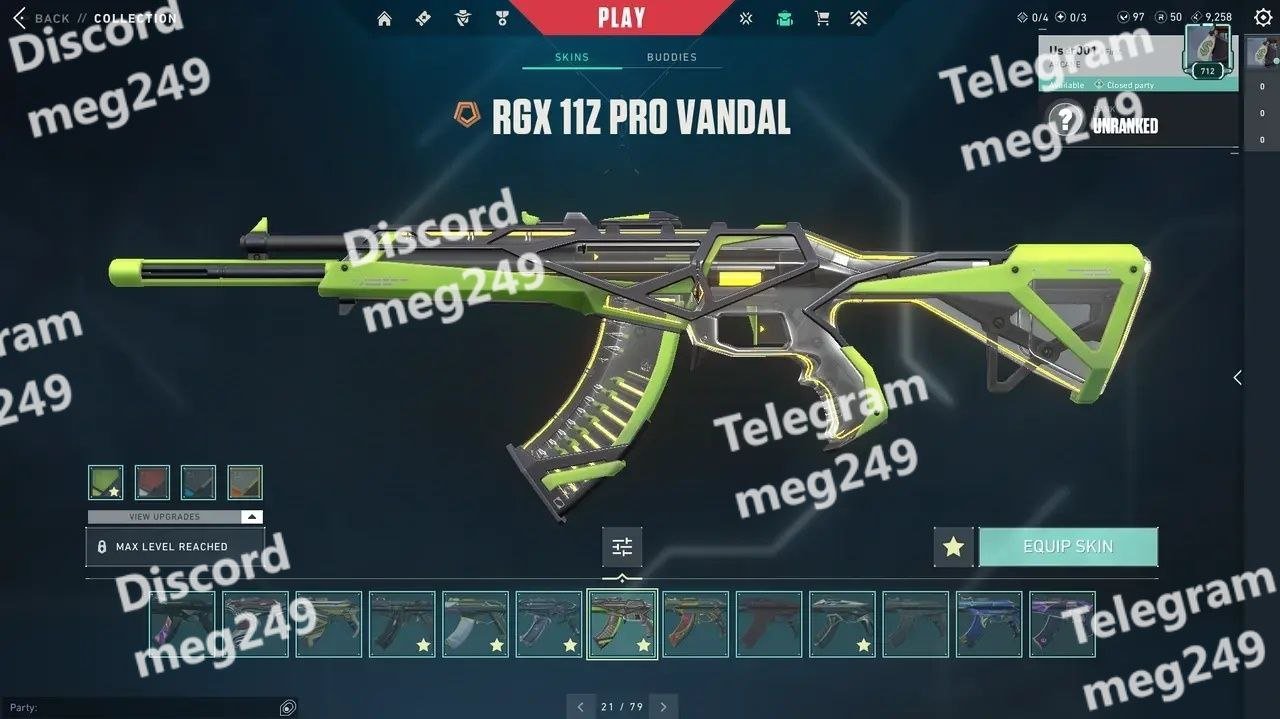The width and height of the screenshot is (1280, 719).
Task: Open the skin filter sliders button
Action: click(622, 547)
